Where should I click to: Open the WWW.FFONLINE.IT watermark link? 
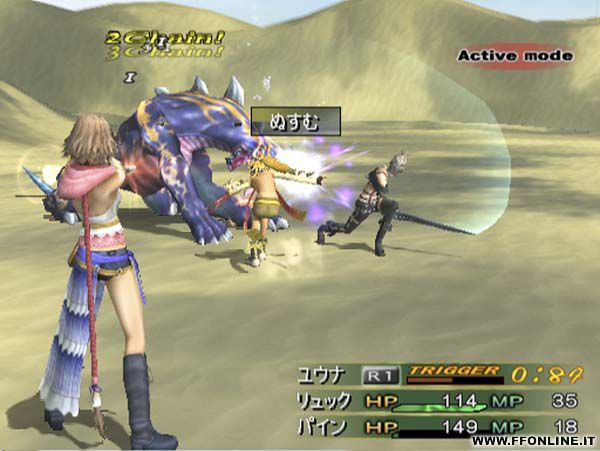point(532,441)
